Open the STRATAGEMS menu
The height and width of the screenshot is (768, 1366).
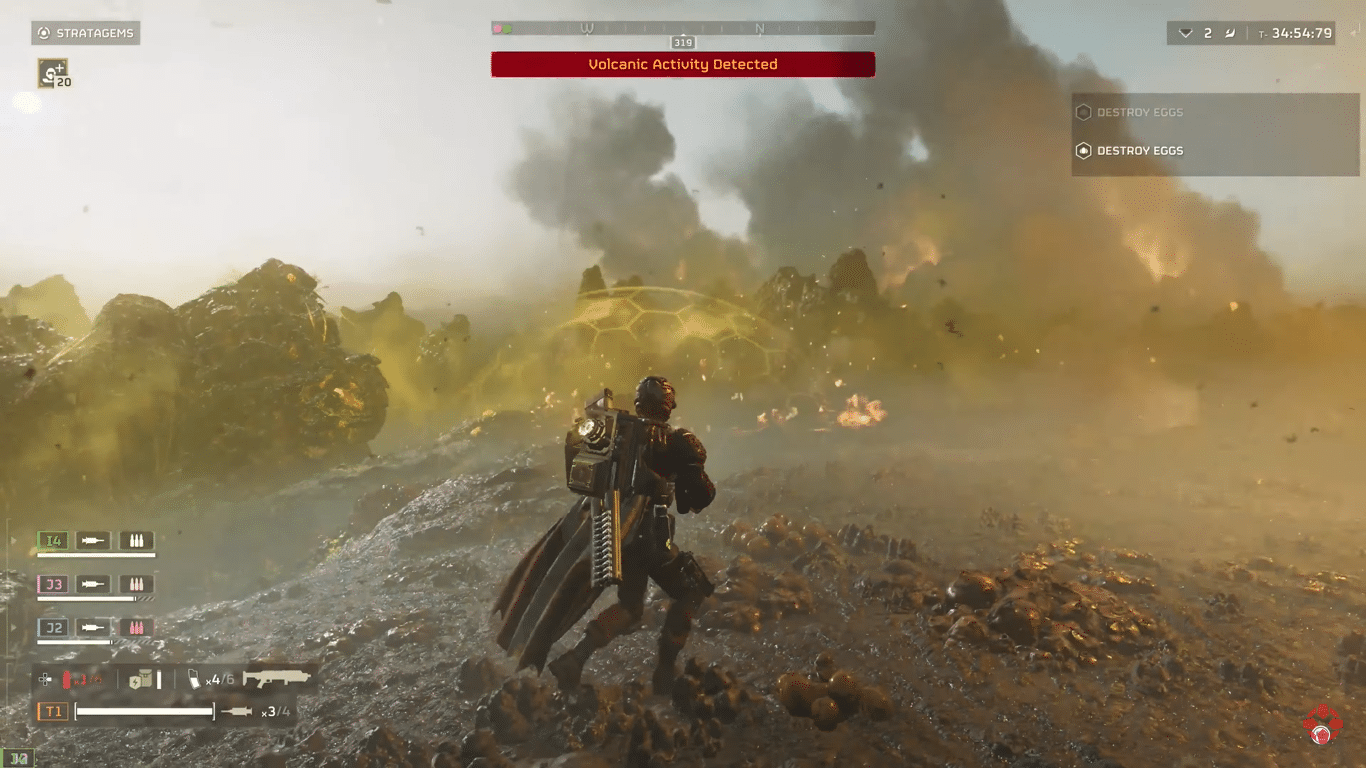pyautogui.click(x=85, y=32)
